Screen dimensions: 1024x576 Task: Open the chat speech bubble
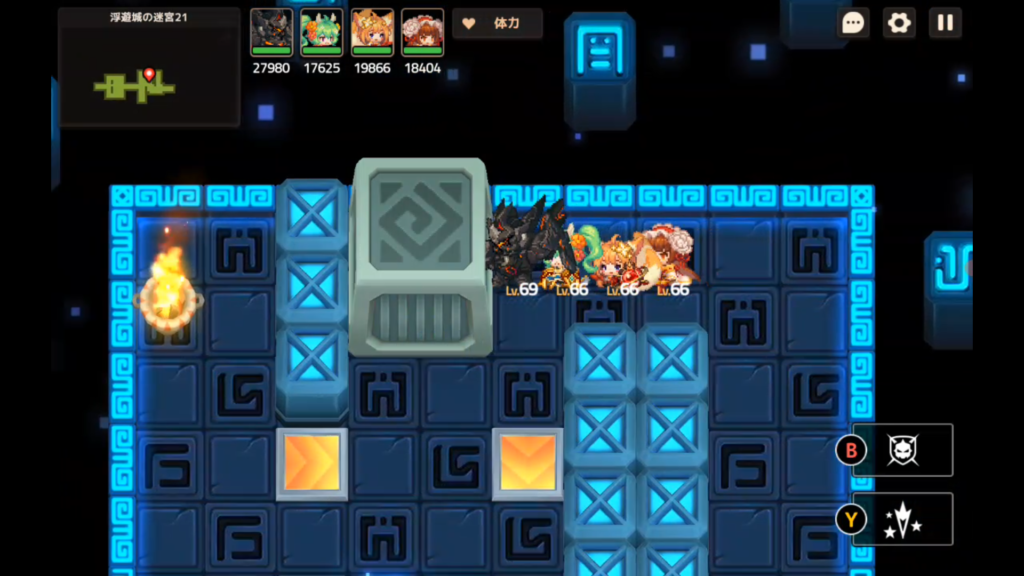(x=853, y=23)
